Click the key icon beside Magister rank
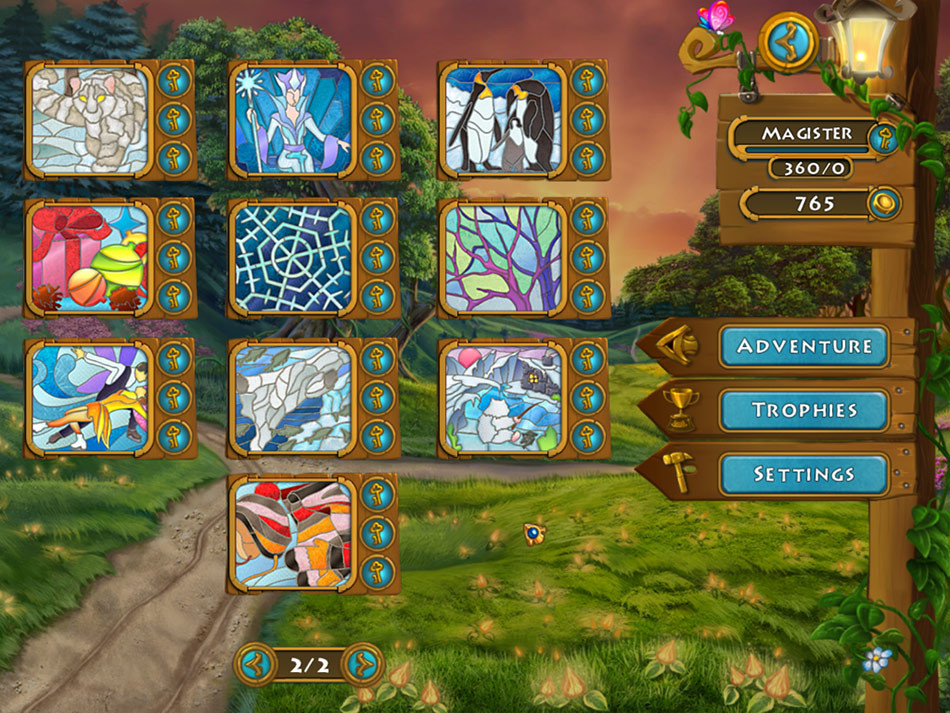This screenshot has width=950, height=713. 882,138
